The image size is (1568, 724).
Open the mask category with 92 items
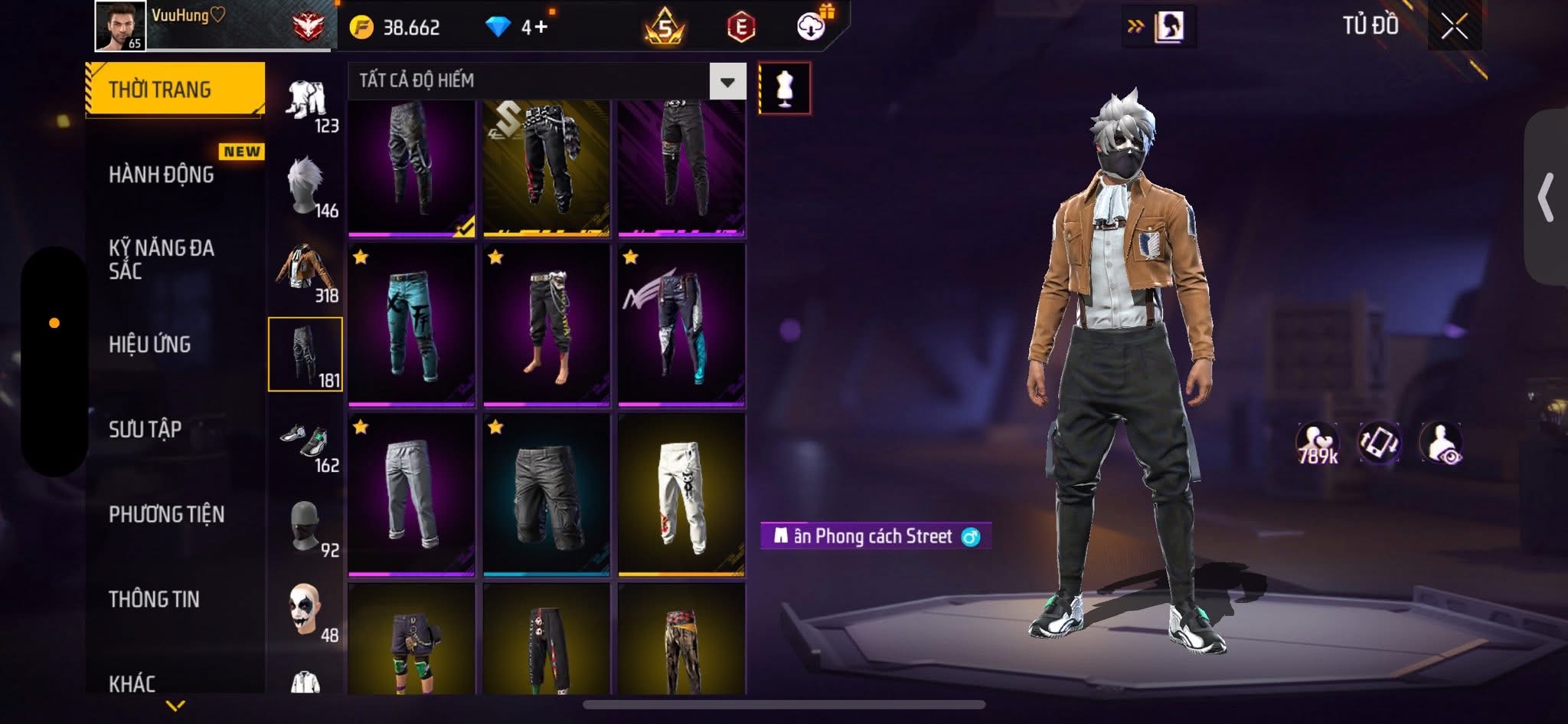point(306,527)
